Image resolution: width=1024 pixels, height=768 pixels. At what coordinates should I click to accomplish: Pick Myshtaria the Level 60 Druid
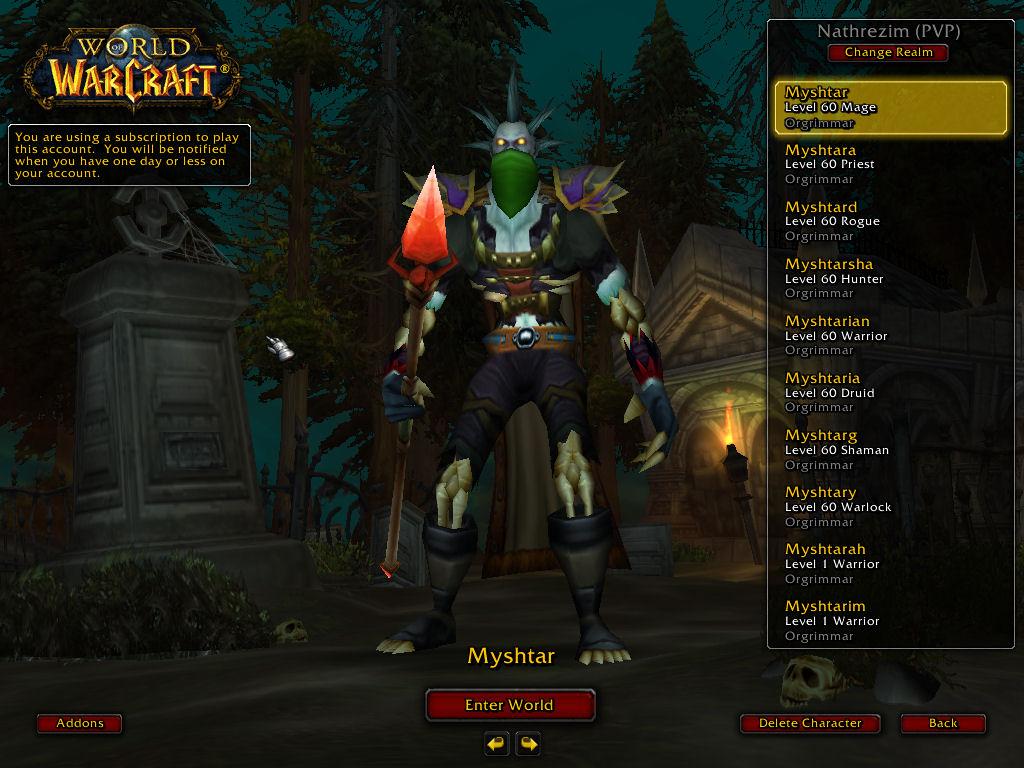[x=890, y=393]
